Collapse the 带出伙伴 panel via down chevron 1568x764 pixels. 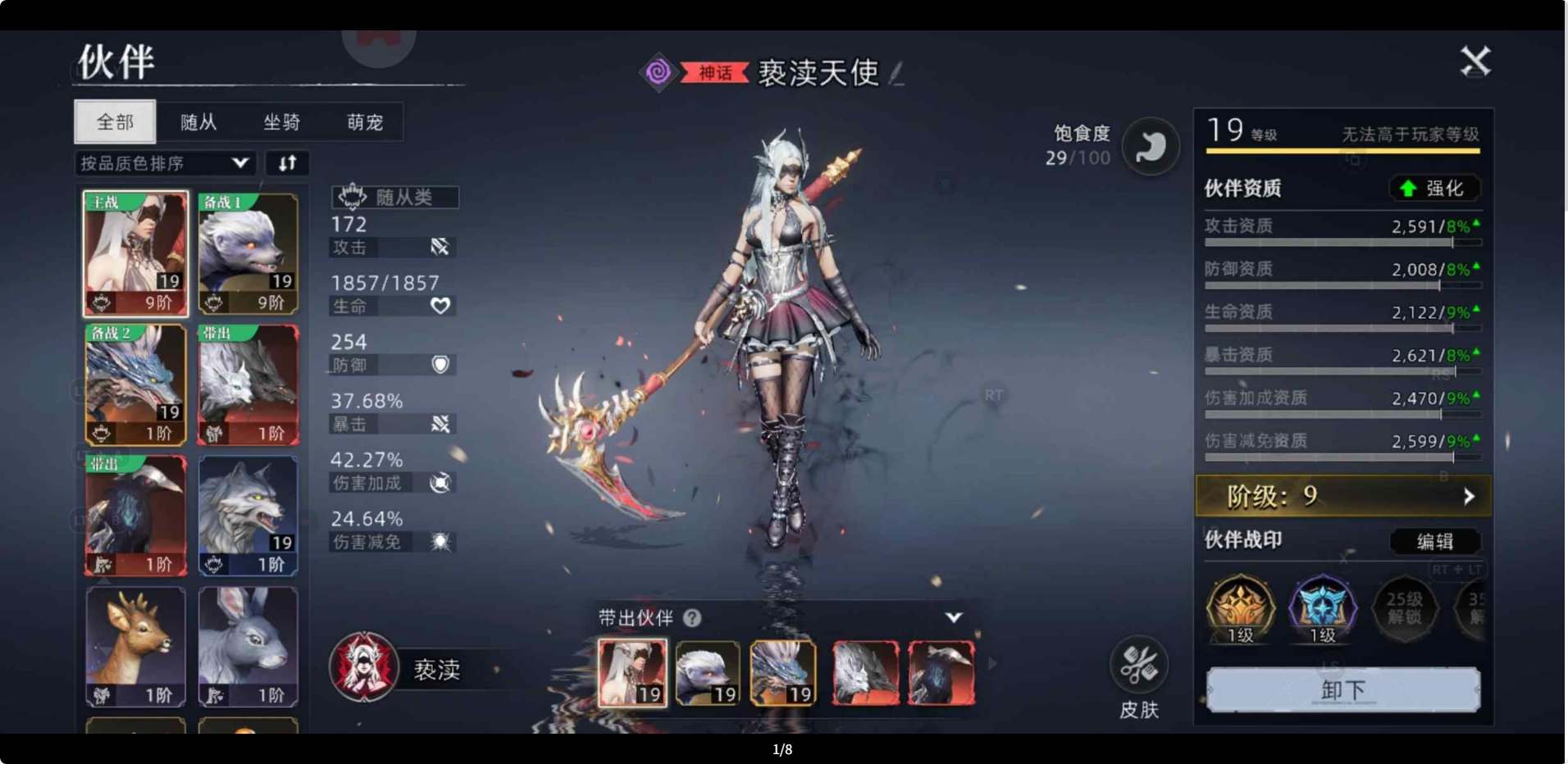953,618
